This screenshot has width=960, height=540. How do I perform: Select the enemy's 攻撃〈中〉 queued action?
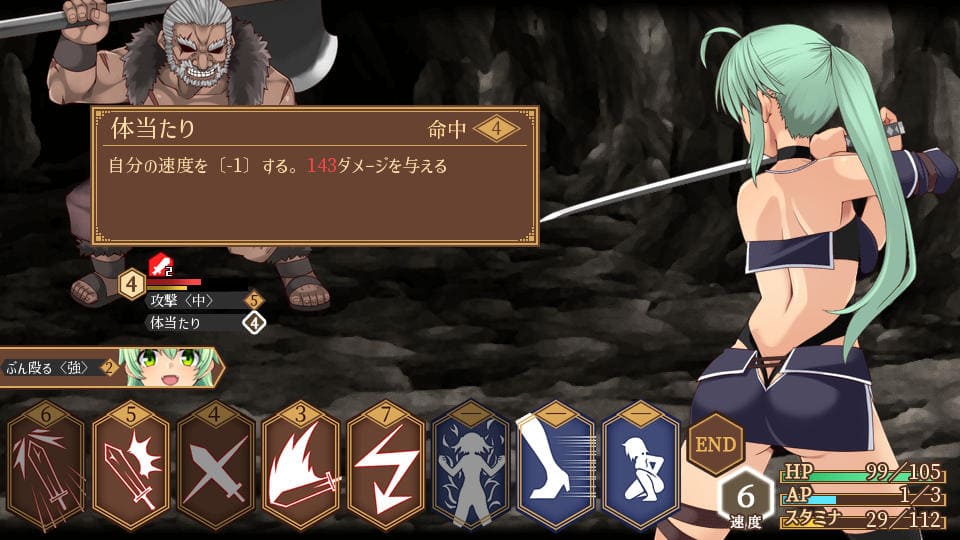[x=195, y=300]
